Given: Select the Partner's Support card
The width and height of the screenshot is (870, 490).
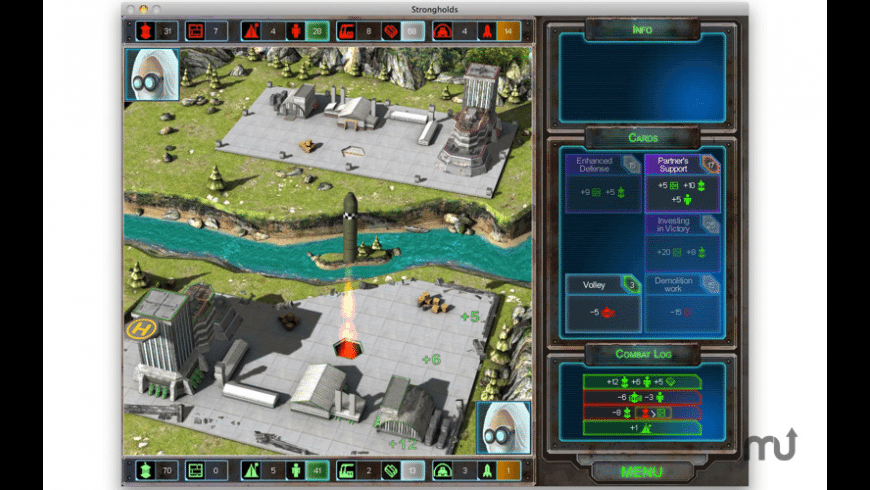Looking at the screenshot, I should (682, 182).
